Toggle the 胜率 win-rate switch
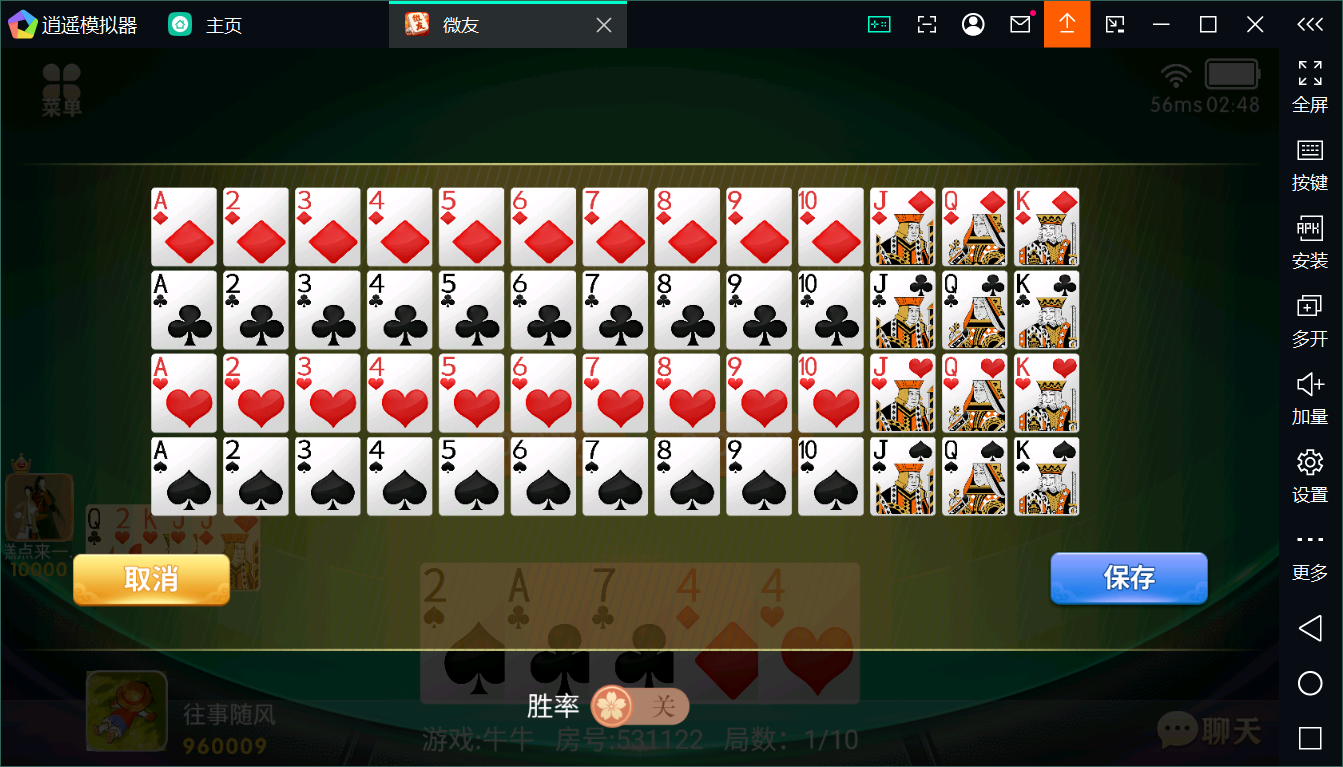The height and width of the screenshot is (767, 1343). tap(640, 707)
